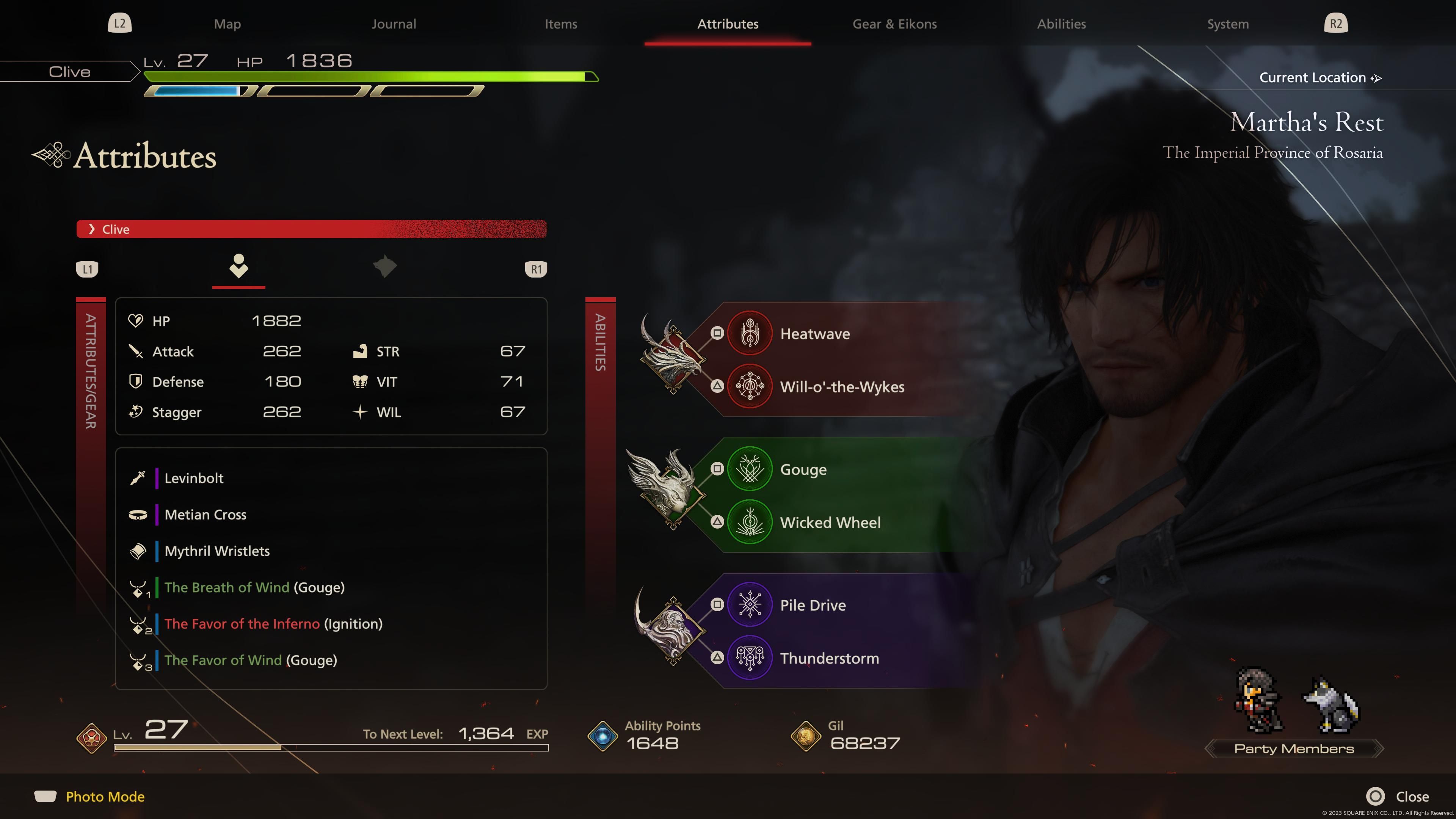Switch to the Gear & Eikons tab
Image resolution: width=1456 pixels, height=819 pixels.
coord(894,24)
